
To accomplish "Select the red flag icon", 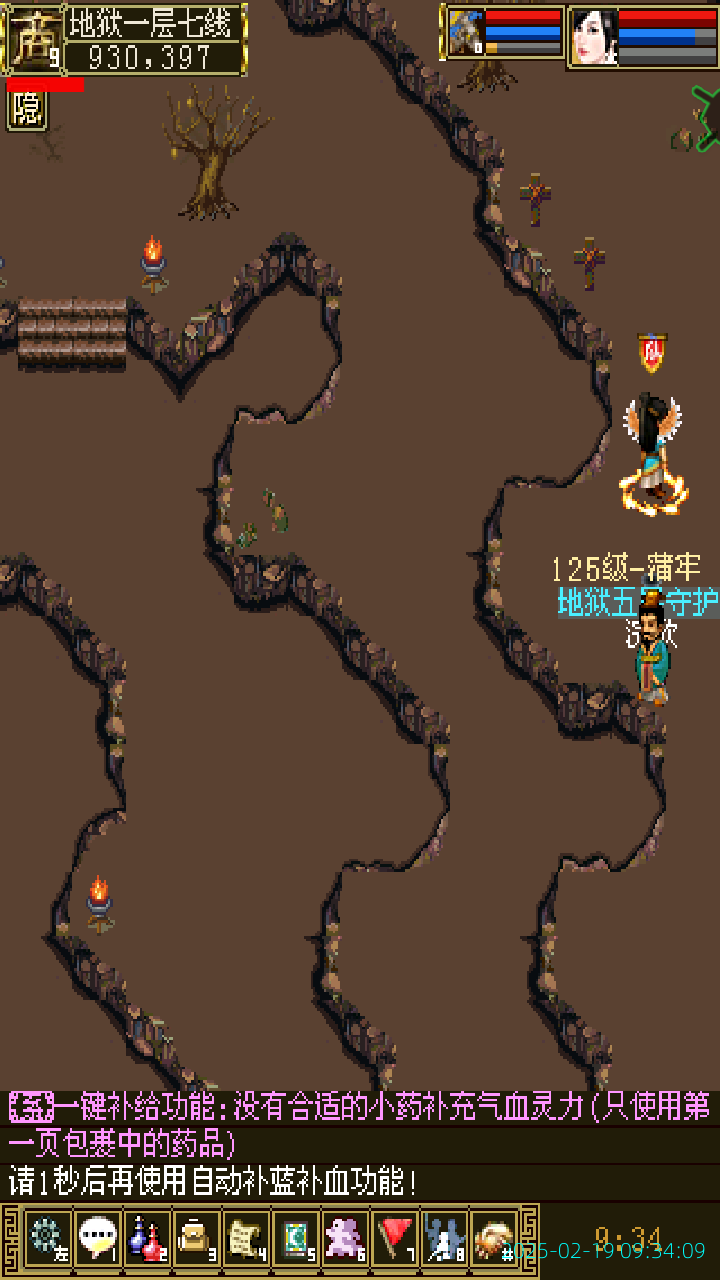I will (x=395, y=1238).
